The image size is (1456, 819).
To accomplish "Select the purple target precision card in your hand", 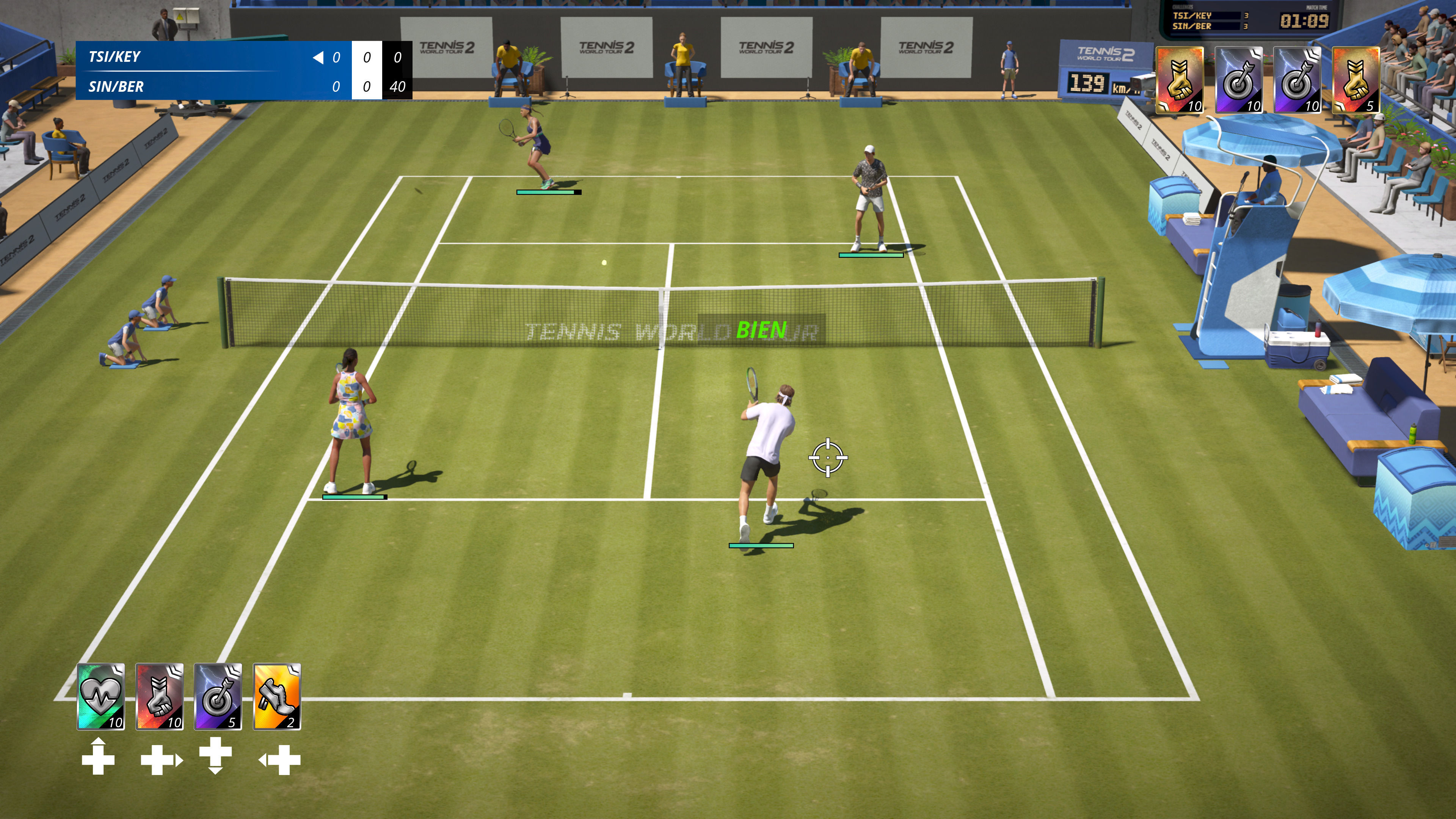I will click(218, 697).
